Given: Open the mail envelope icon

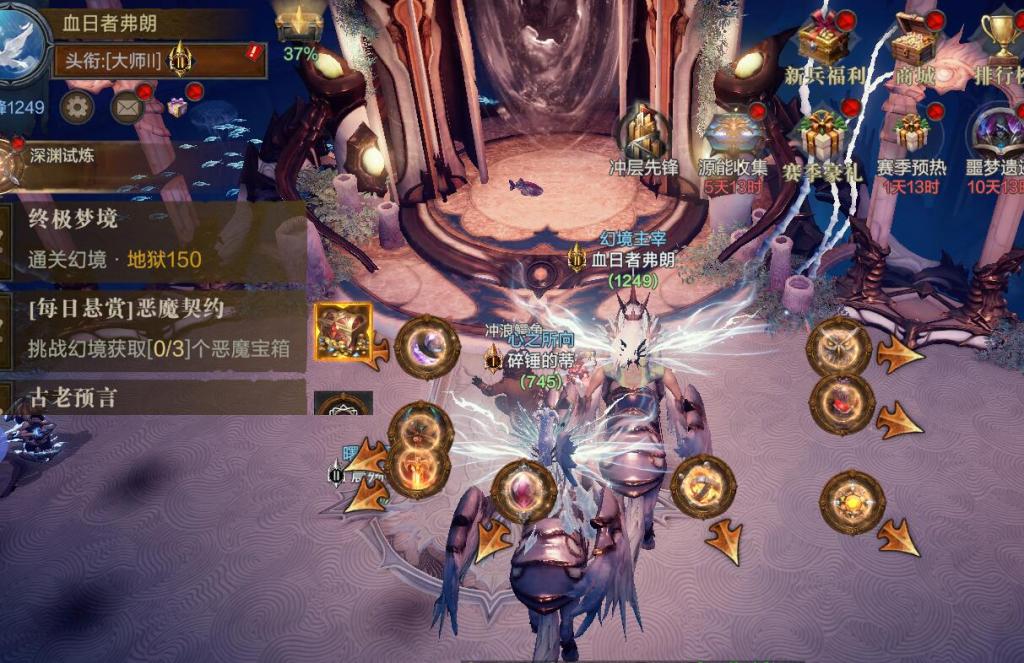Looking at the screenshot, I should tap(127, 106).
